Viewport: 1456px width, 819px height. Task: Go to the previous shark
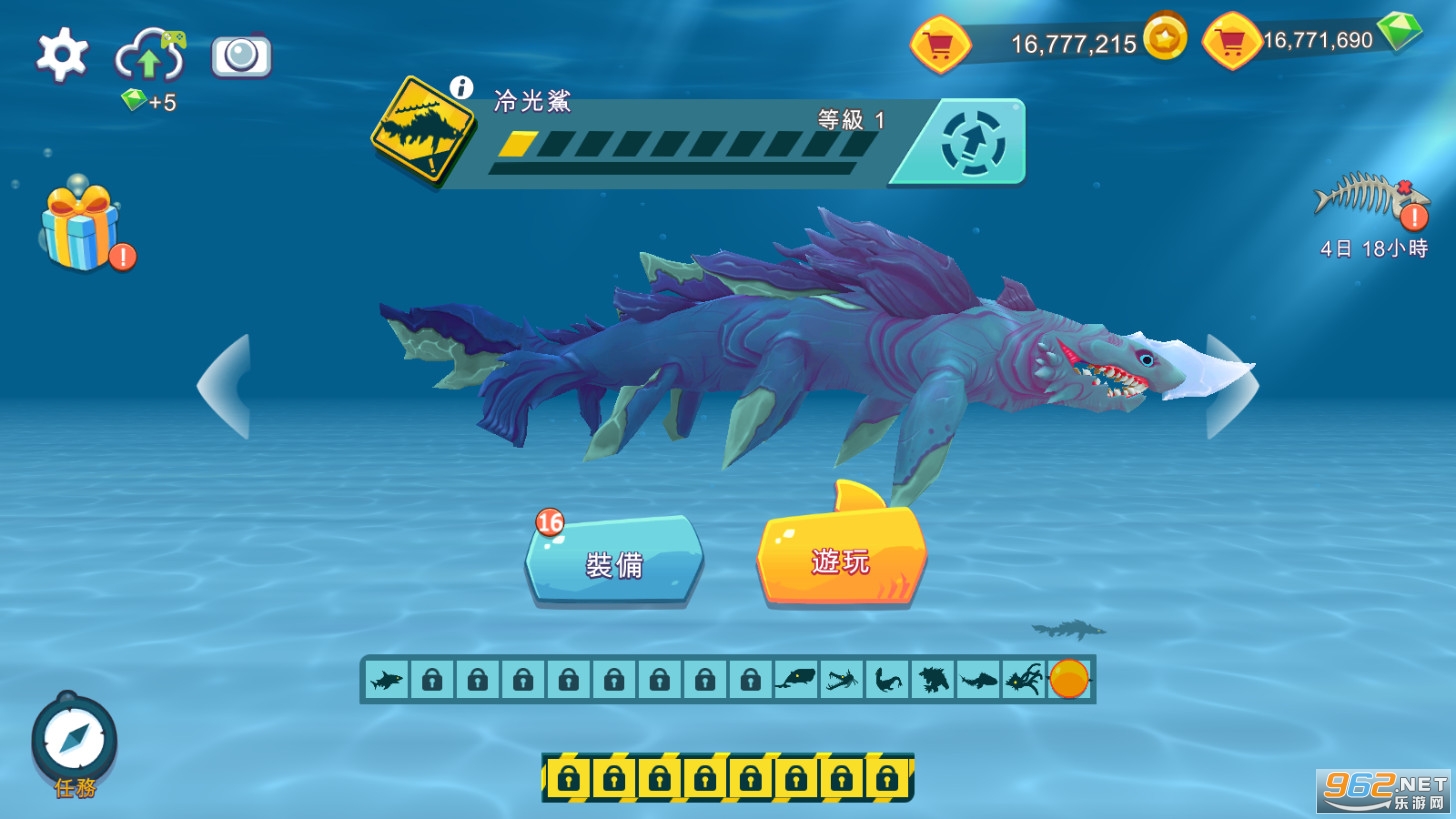pyautogui.click(x=225, y=387)
